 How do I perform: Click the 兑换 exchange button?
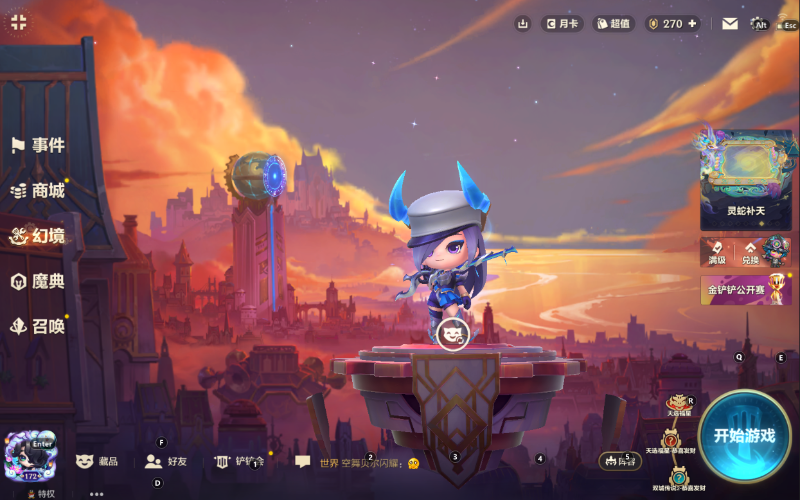[x=750, y=252]
